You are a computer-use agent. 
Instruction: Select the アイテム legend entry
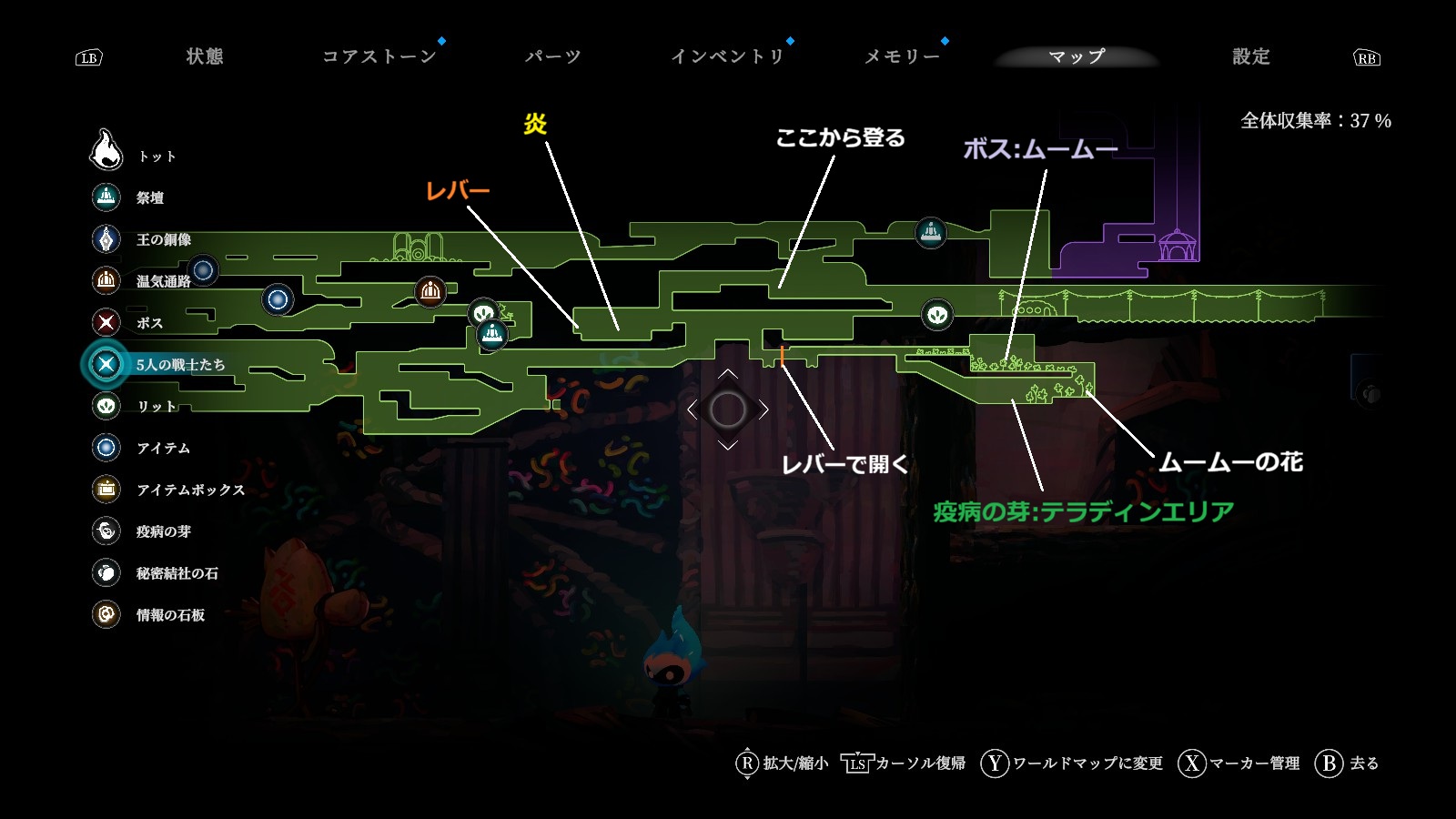163,448
